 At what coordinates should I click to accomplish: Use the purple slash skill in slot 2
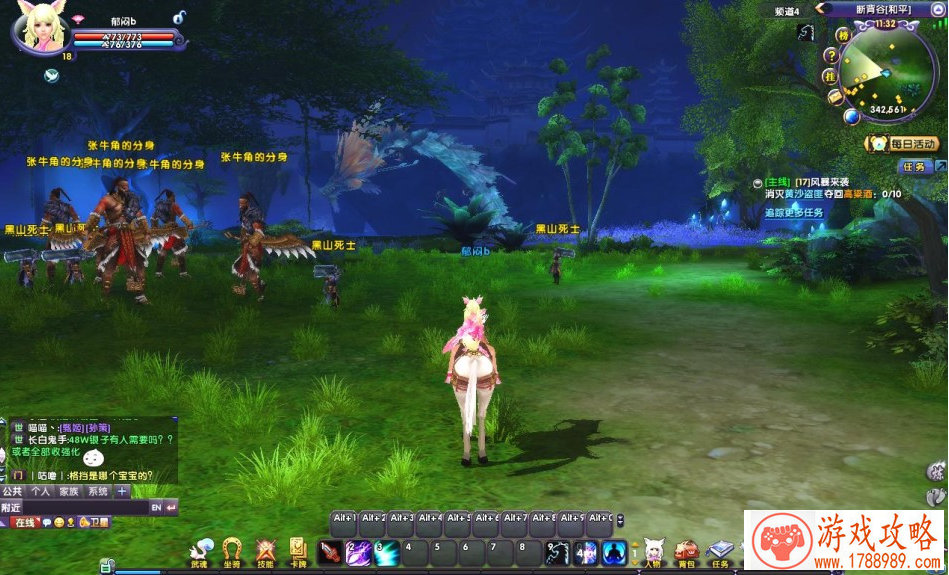[358, 552]
